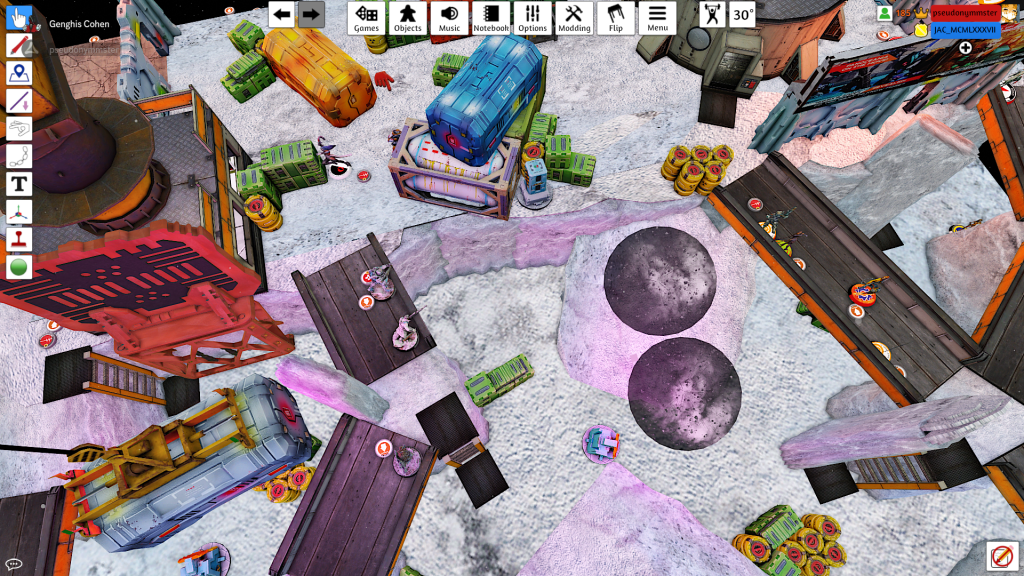Click the 30° rotation angle button
Image resolution: width=1024 pixels, height=576 pixels.
(743, 14)
